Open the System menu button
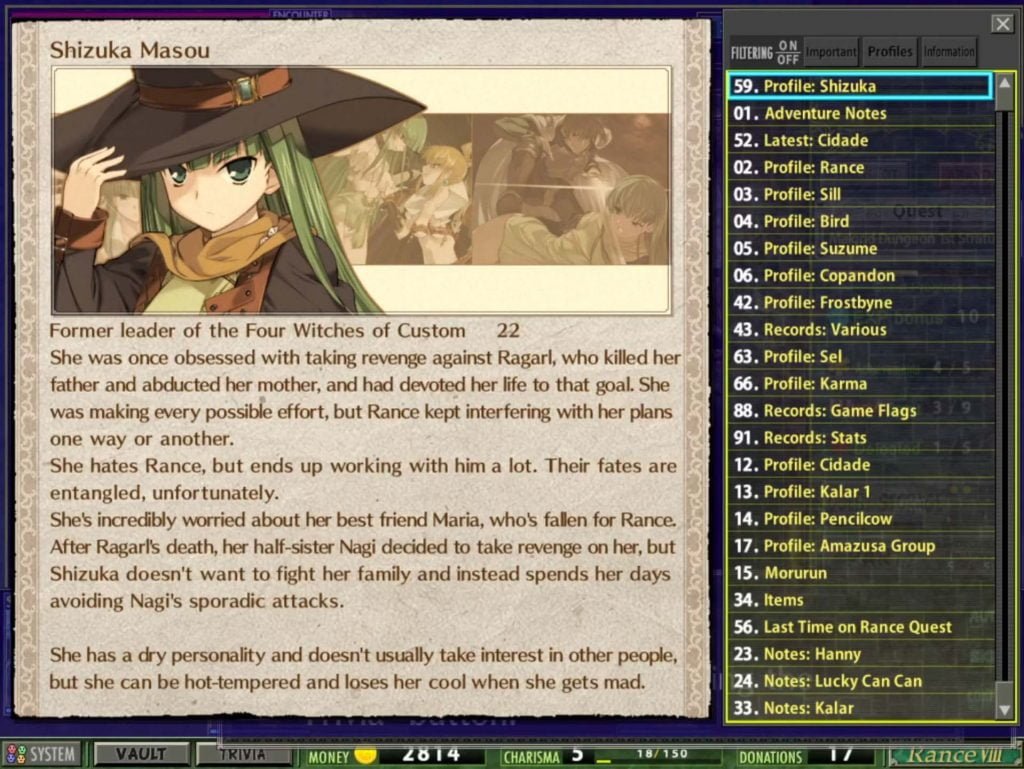Screen dimensions: 1024x769 point(42,755)
